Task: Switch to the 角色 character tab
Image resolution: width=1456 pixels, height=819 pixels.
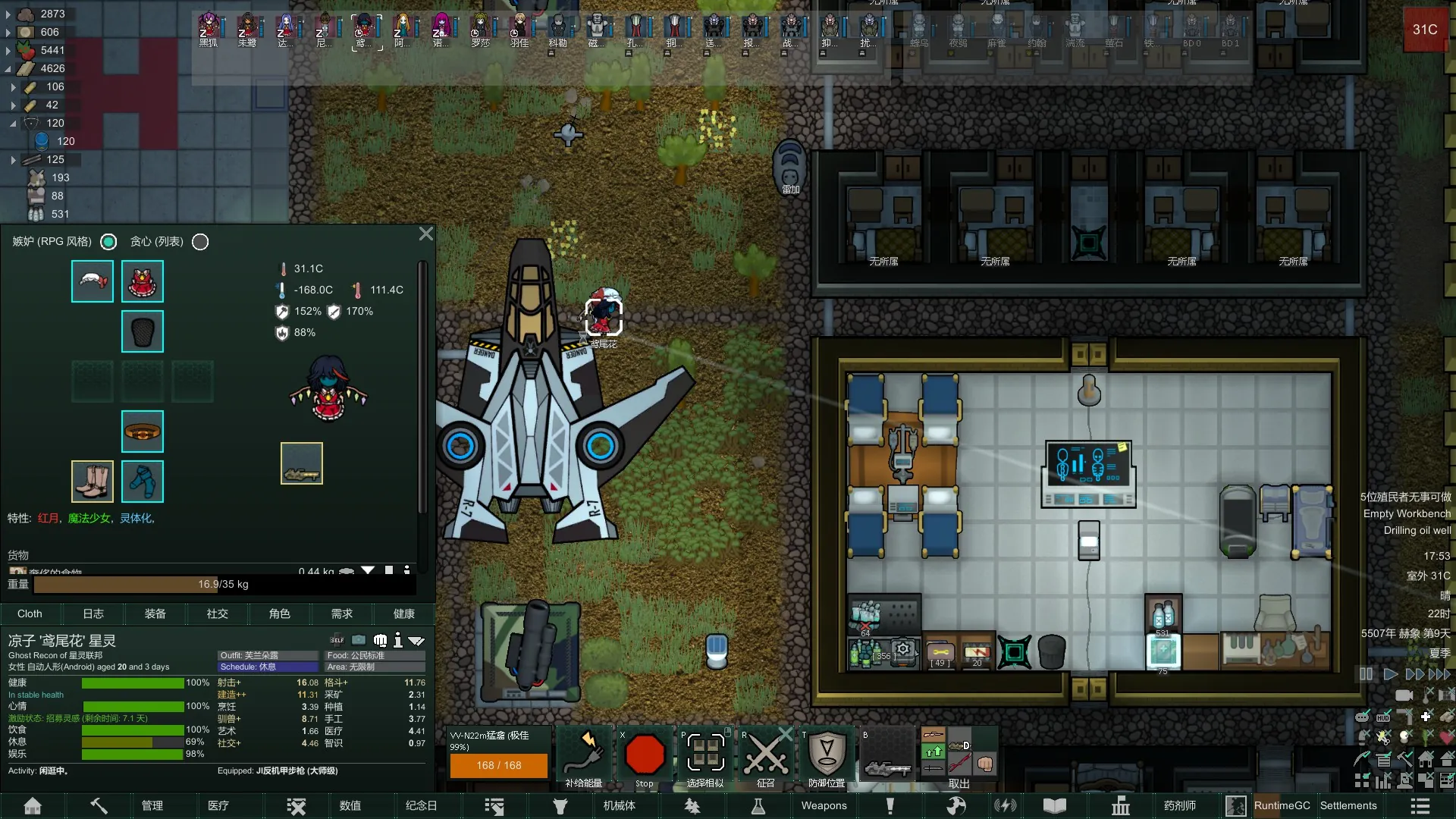Action: 280,613
